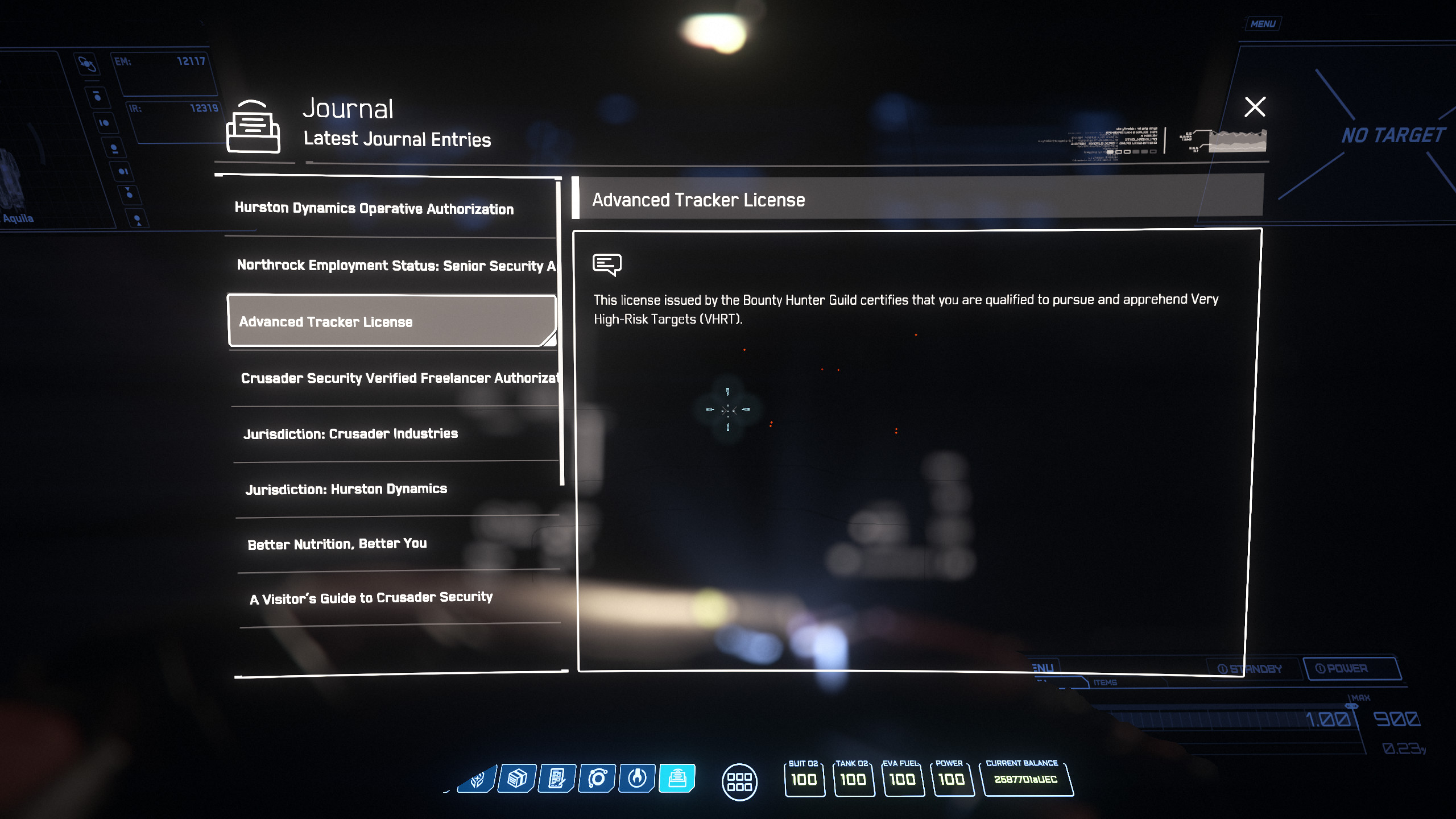Read A Visitor's Guide to Crusader Security
1456x819 pixels.
[371, 598]
